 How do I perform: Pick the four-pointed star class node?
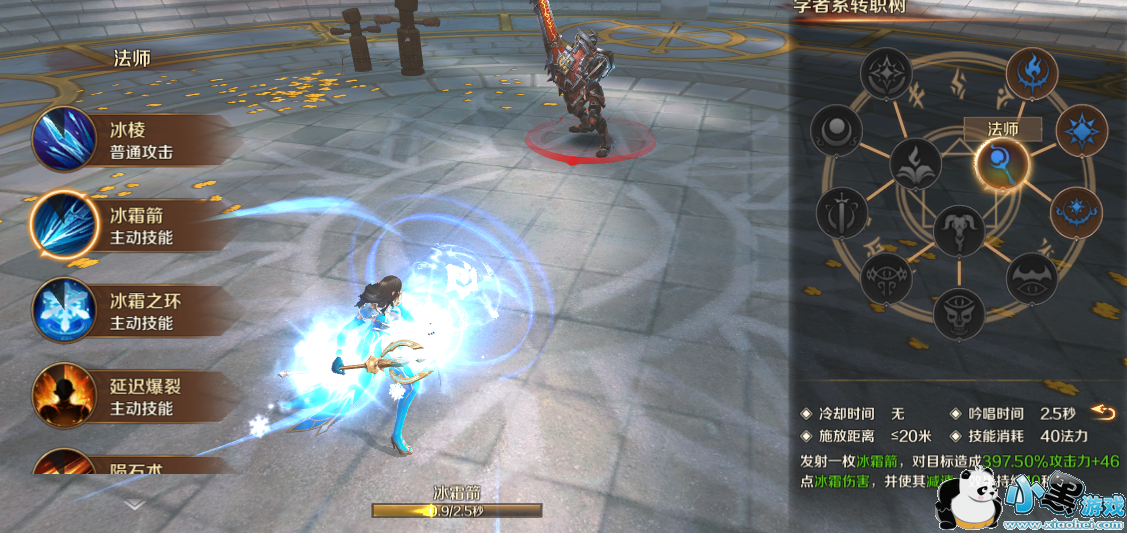tap(888, 73)
